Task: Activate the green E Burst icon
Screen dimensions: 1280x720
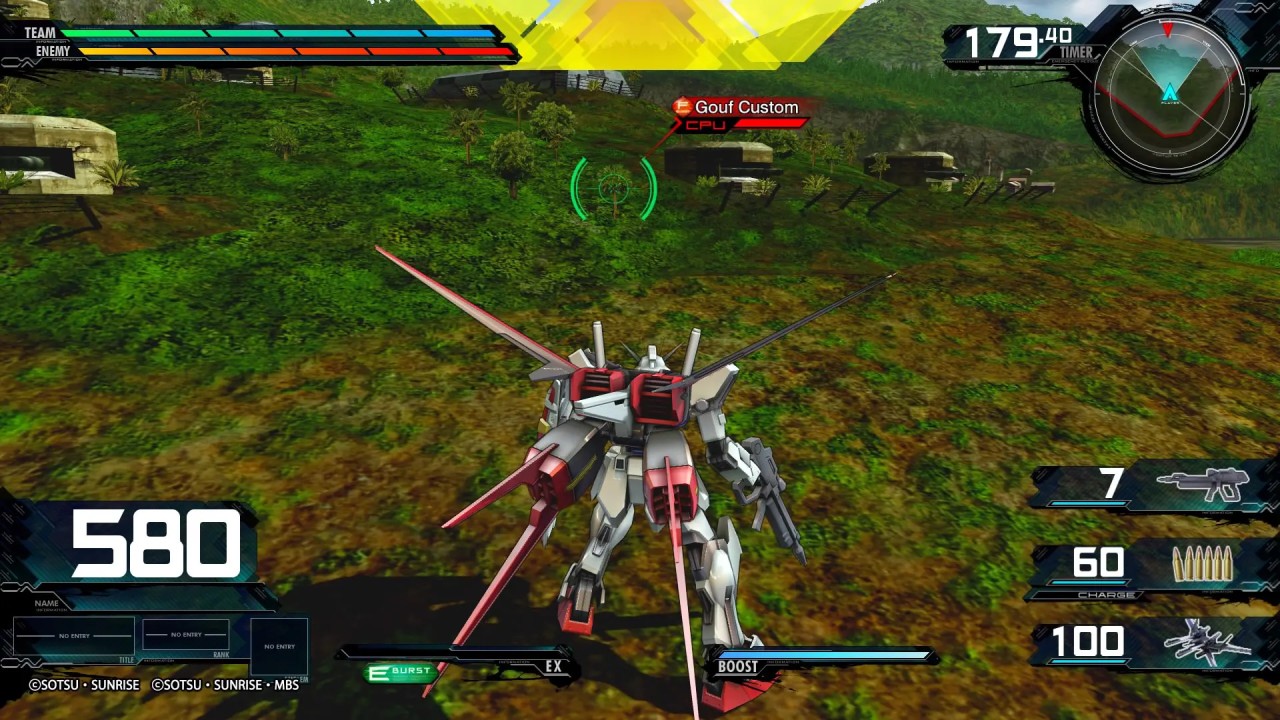Action: coord(400,672)
